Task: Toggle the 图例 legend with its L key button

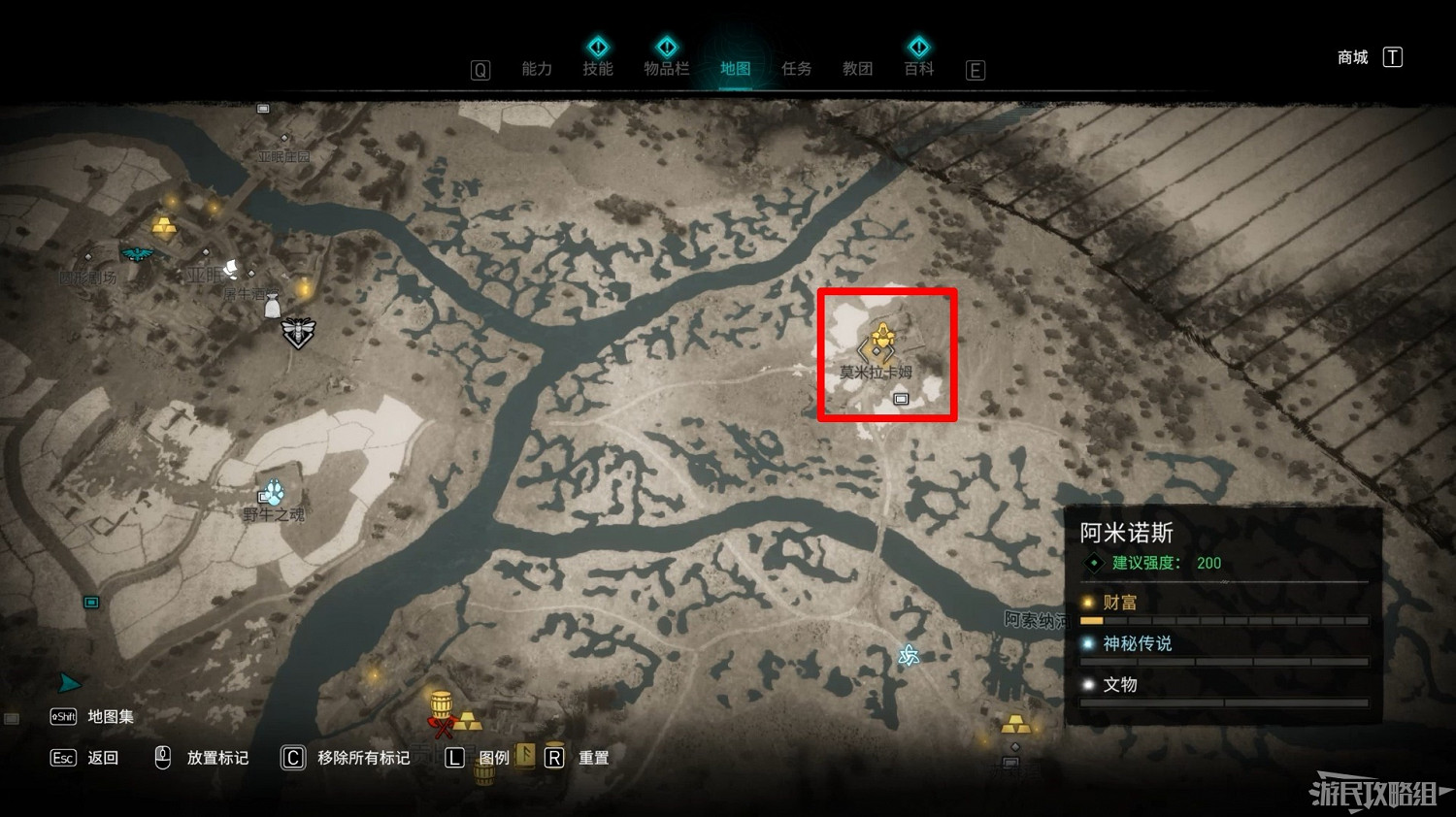Action: pos(454,758)
